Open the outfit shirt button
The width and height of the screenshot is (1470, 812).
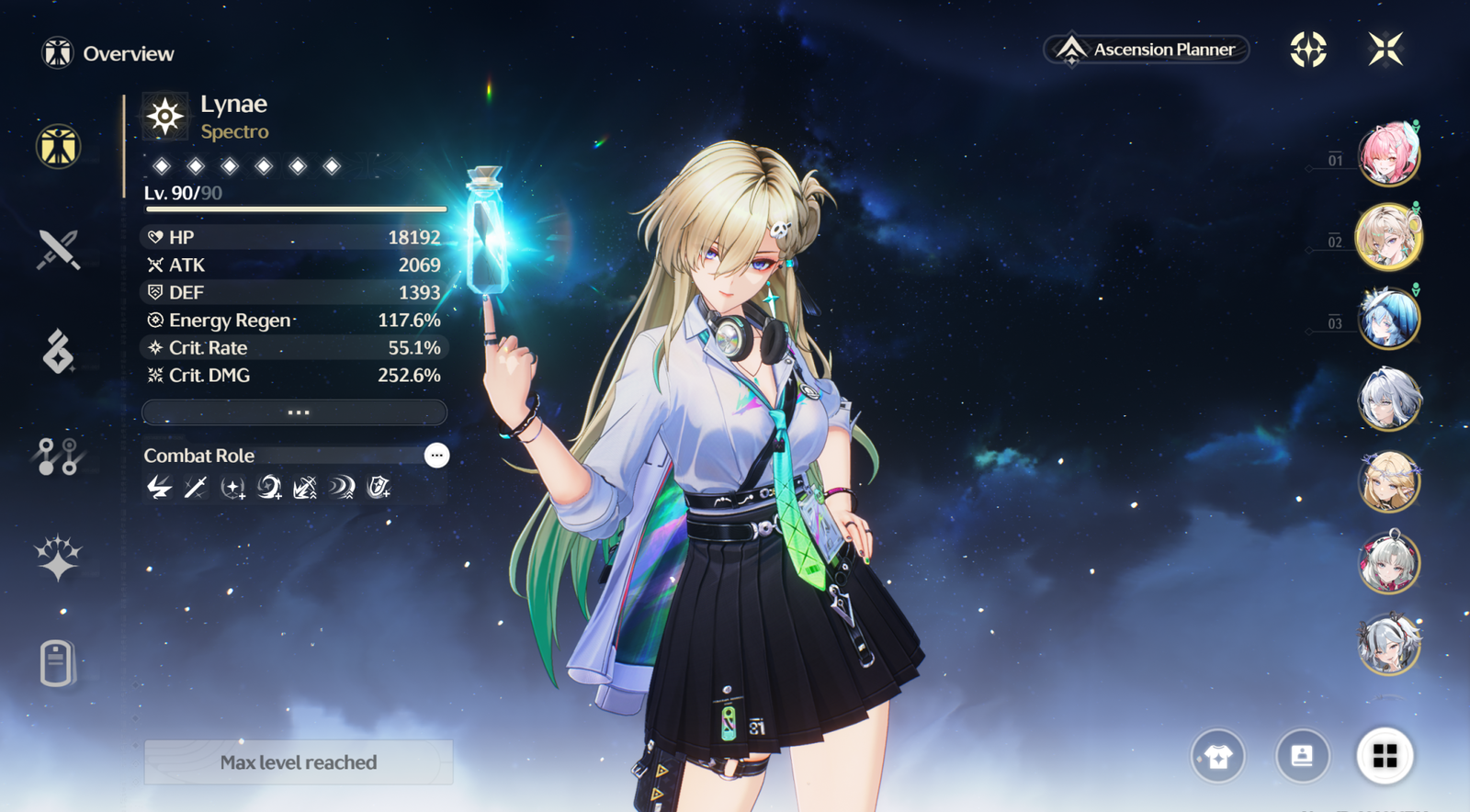point(1218,756)
